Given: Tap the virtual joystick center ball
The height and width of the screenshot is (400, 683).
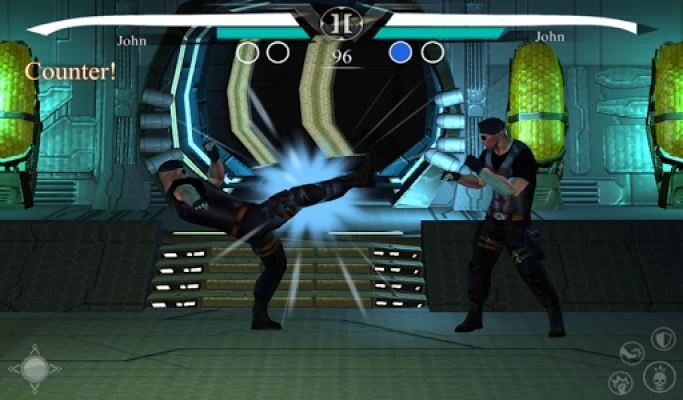Looking at the screenshot, I should (34, 371).
